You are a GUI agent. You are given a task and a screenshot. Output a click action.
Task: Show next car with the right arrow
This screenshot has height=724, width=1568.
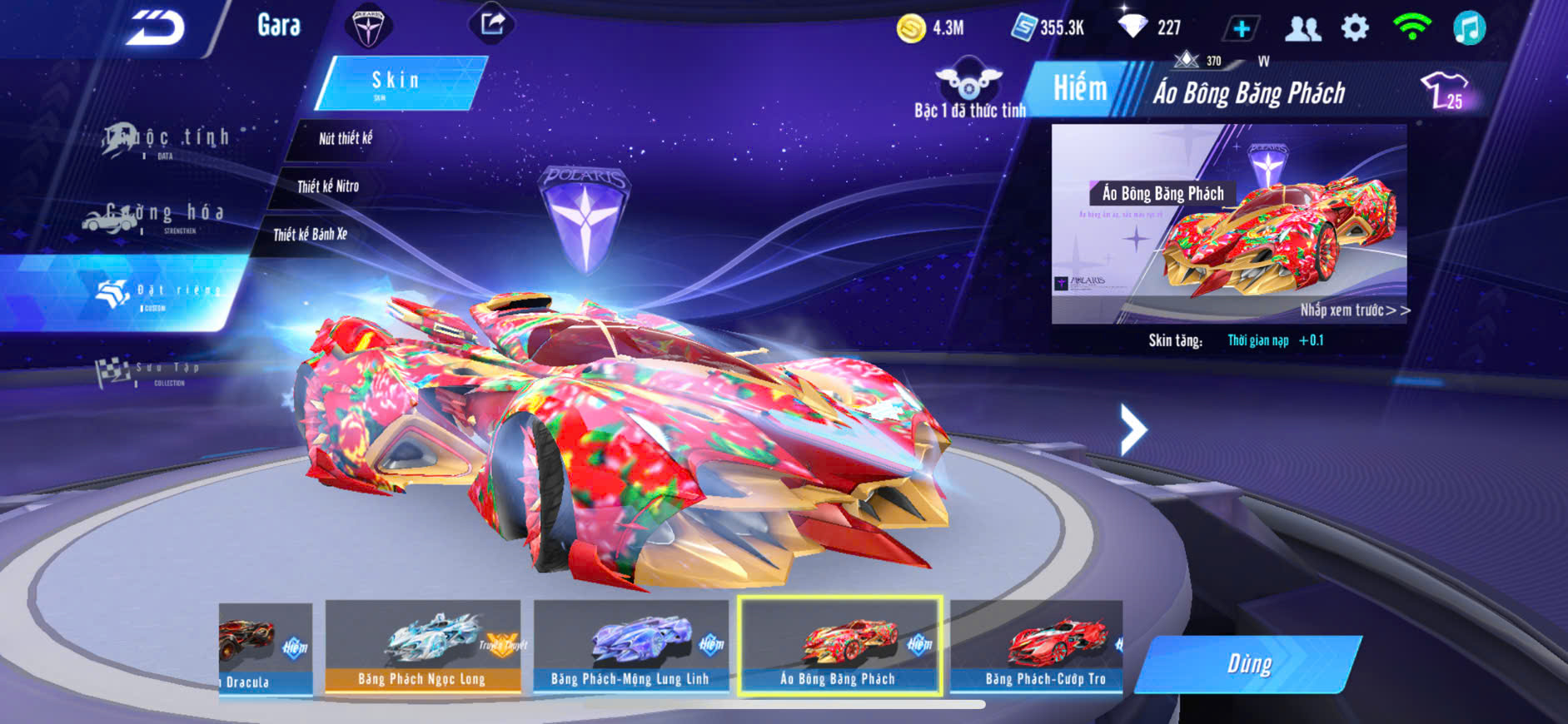tap(1132, 429)
